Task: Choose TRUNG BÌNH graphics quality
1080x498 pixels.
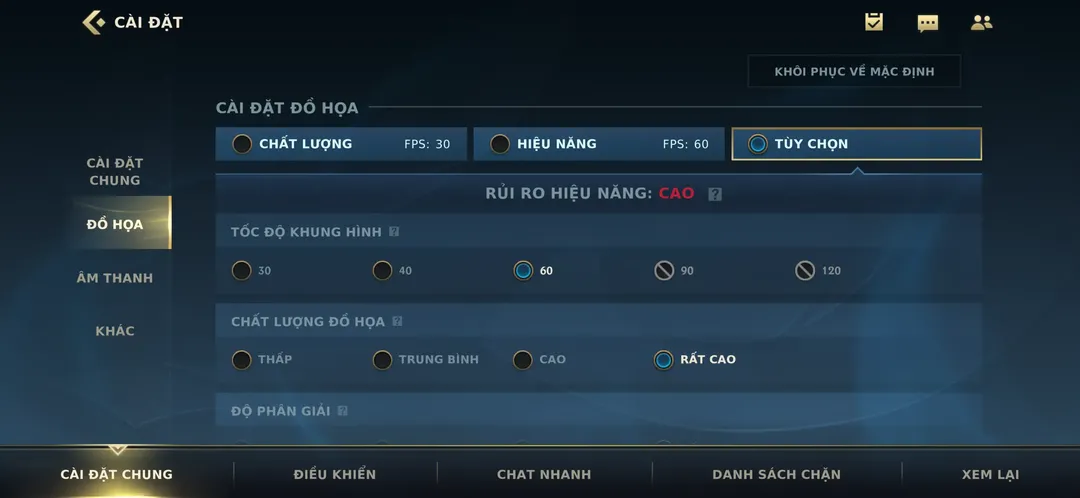Action: [383, 360]
